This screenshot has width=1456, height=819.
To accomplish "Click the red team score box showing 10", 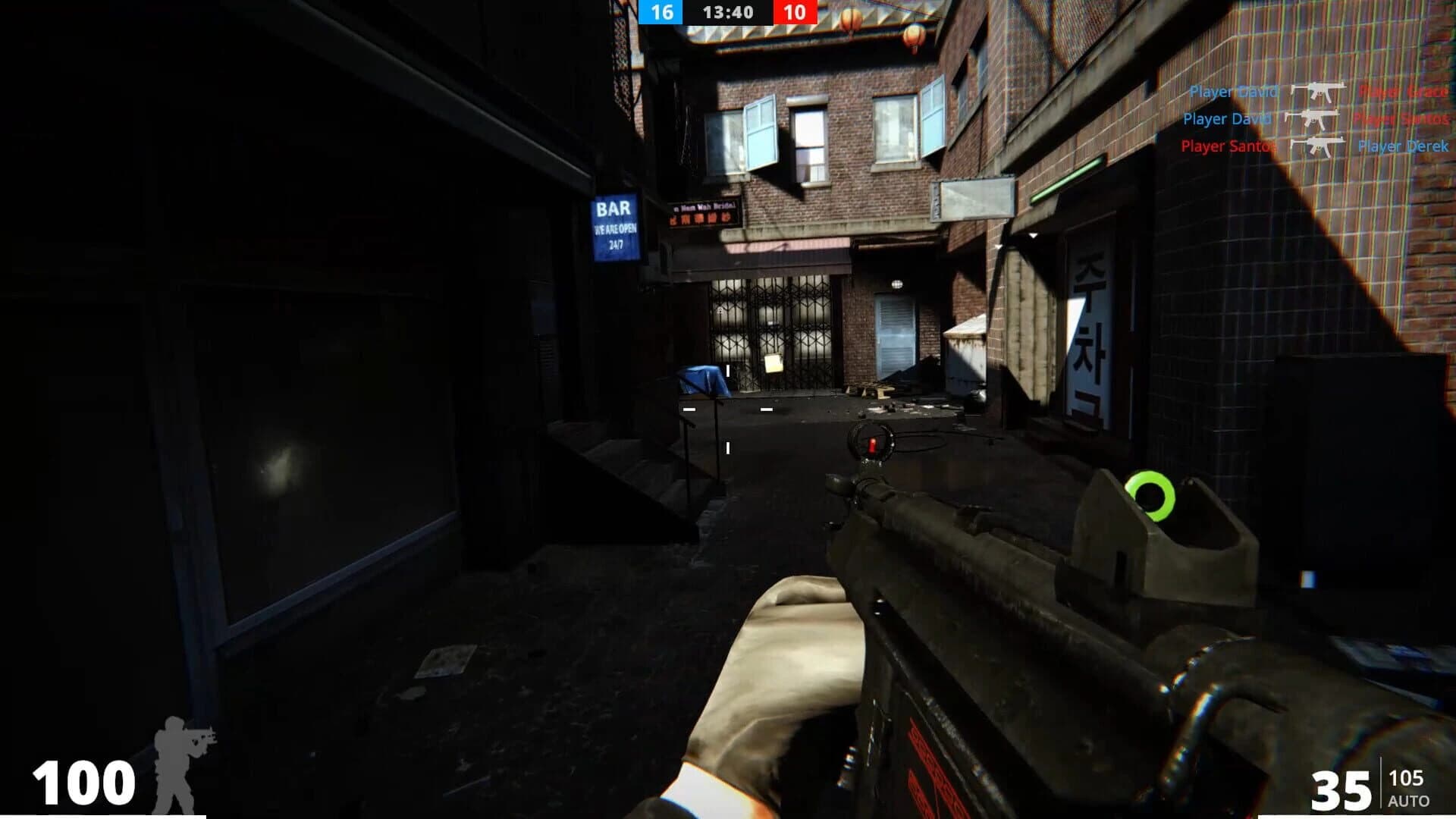I will click(x=796, y=12).
